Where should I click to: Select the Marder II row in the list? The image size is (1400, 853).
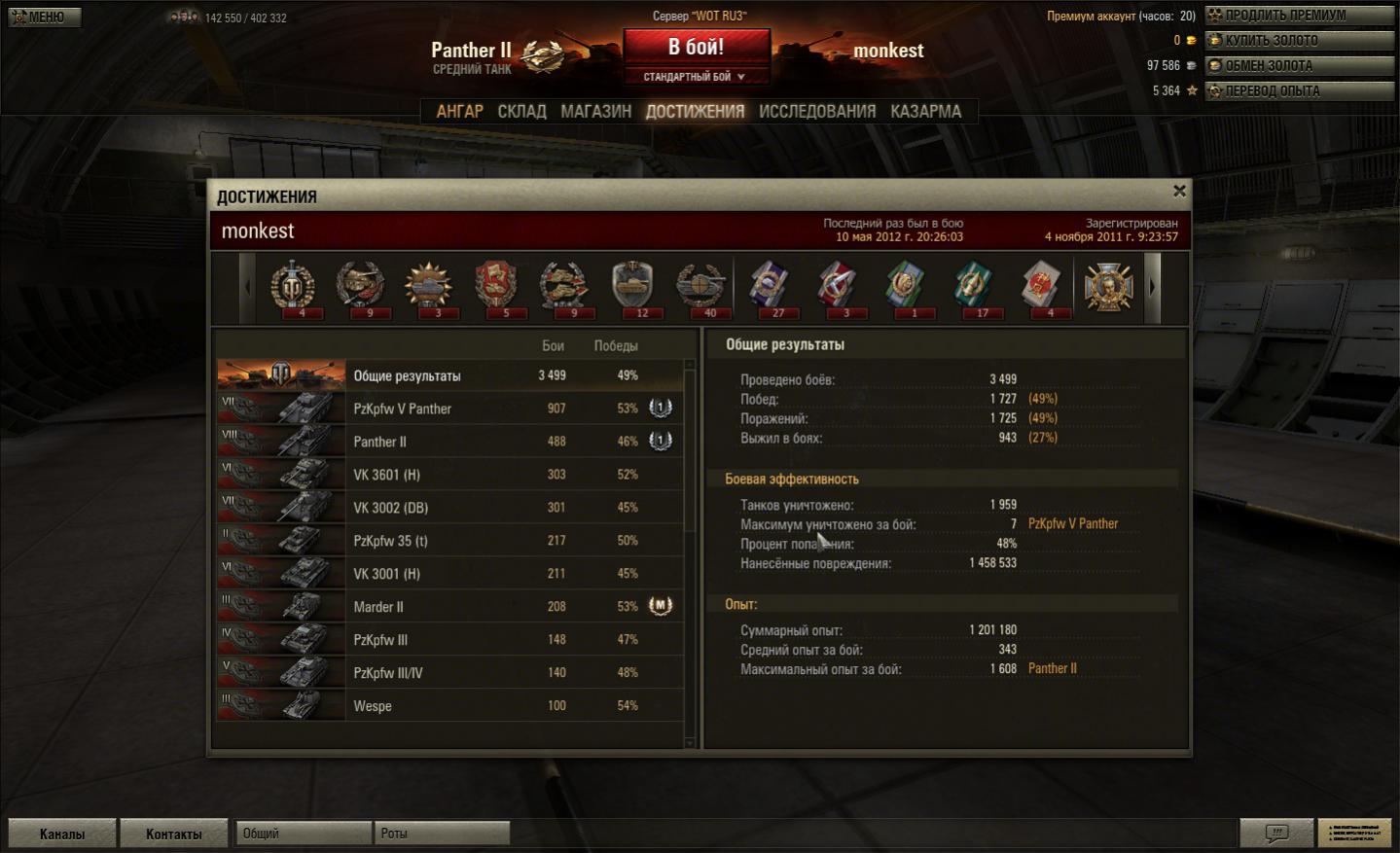(x=449, y=607)
